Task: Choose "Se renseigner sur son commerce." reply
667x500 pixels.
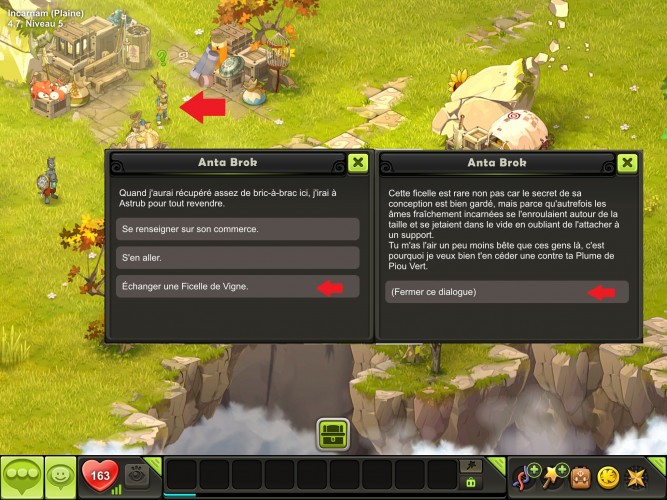Action: pyautogui.click(x=237, y=229)
